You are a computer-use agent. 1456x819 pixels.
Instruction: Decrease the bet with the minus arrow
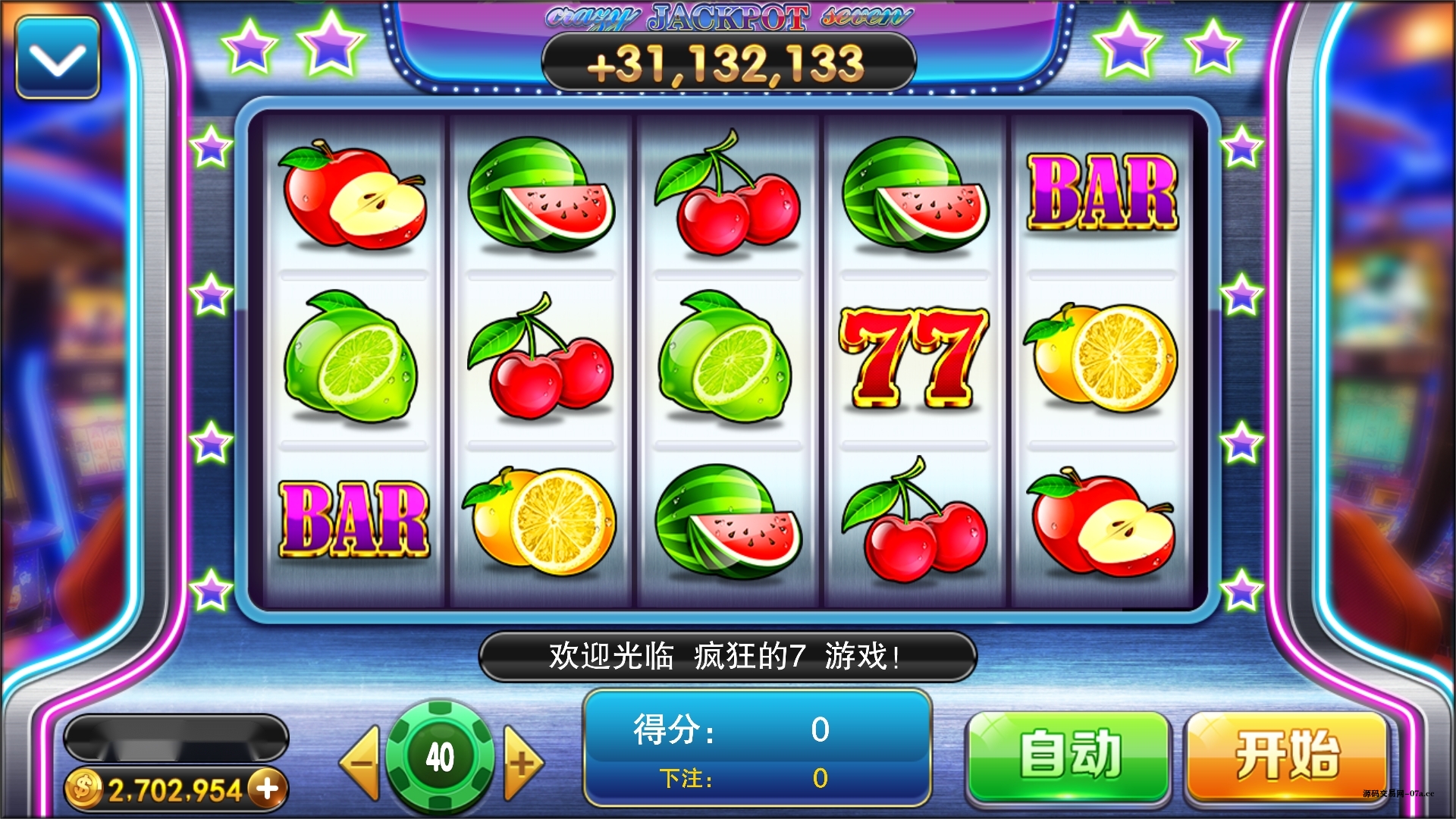361,761
